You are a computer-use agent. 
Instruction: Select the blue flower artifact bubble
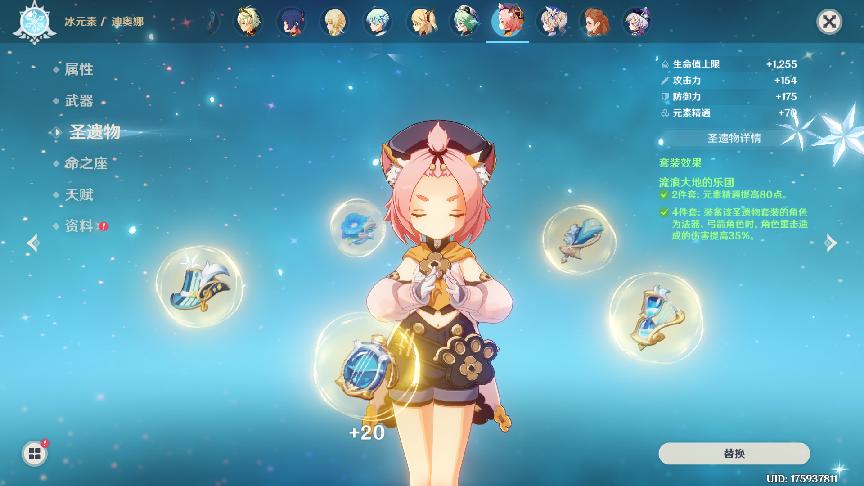(357, 226)
